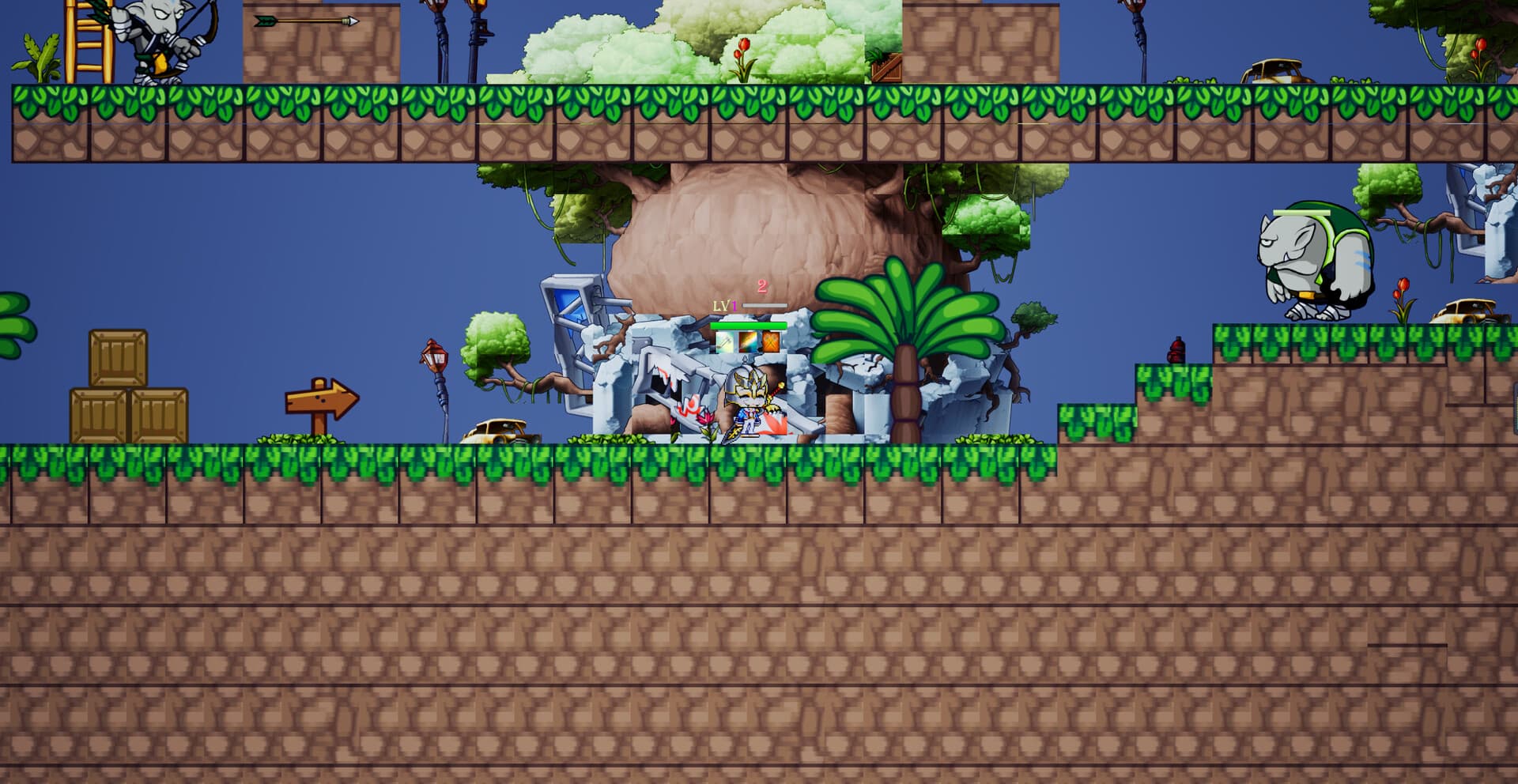Select the red fire hydrant on the ledge
This screenshot has width=1518, height=784.
pyautogui.click(x=1177, y=350)
